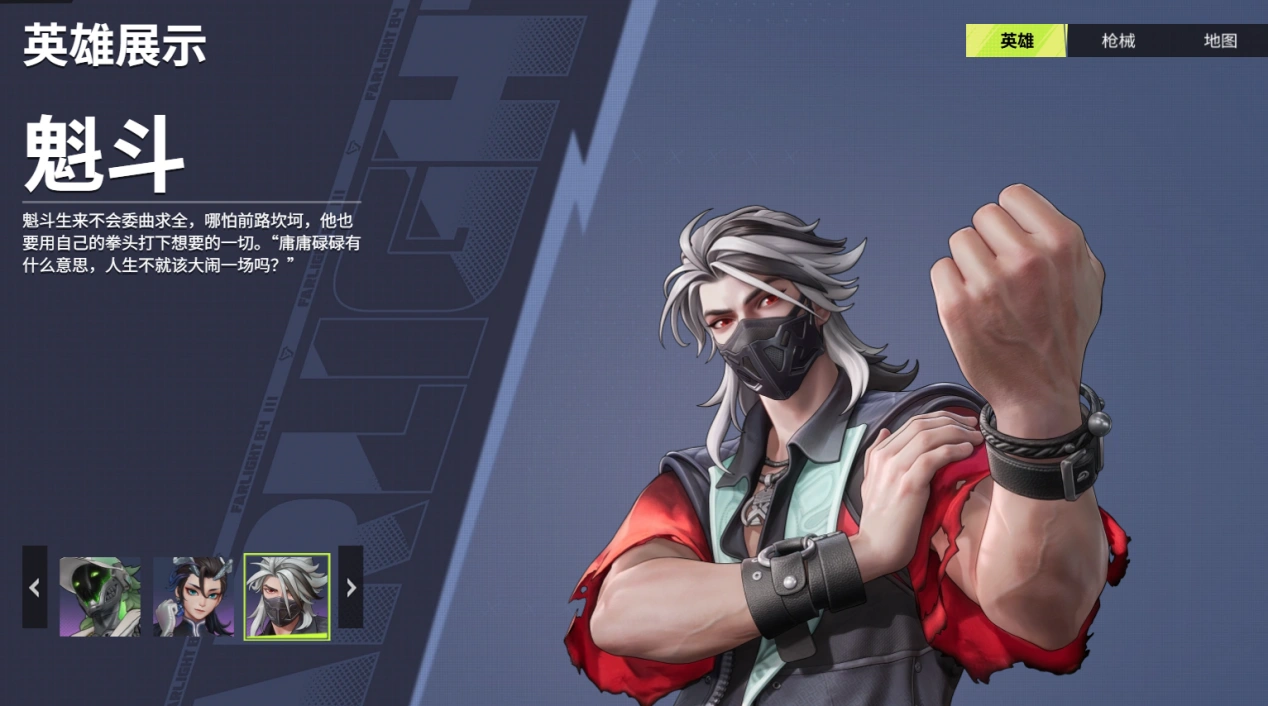This screenshot has height=706, width=1268.
Task: Click the right arrow of hero carousel
Action: (x=350, y=587)
